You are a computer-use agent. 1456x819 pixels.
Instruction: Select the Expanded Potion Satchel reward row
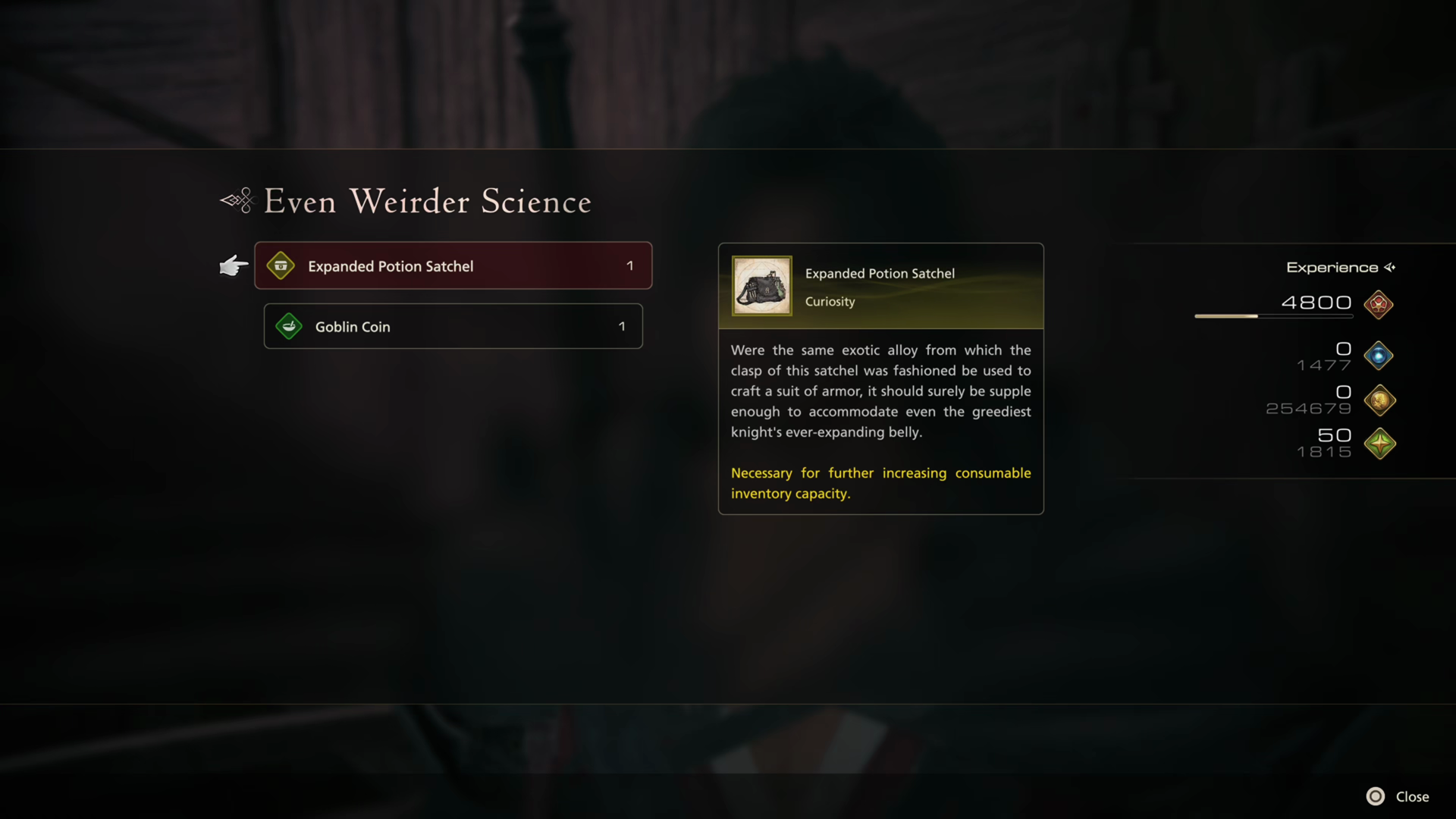pos(453,265)
